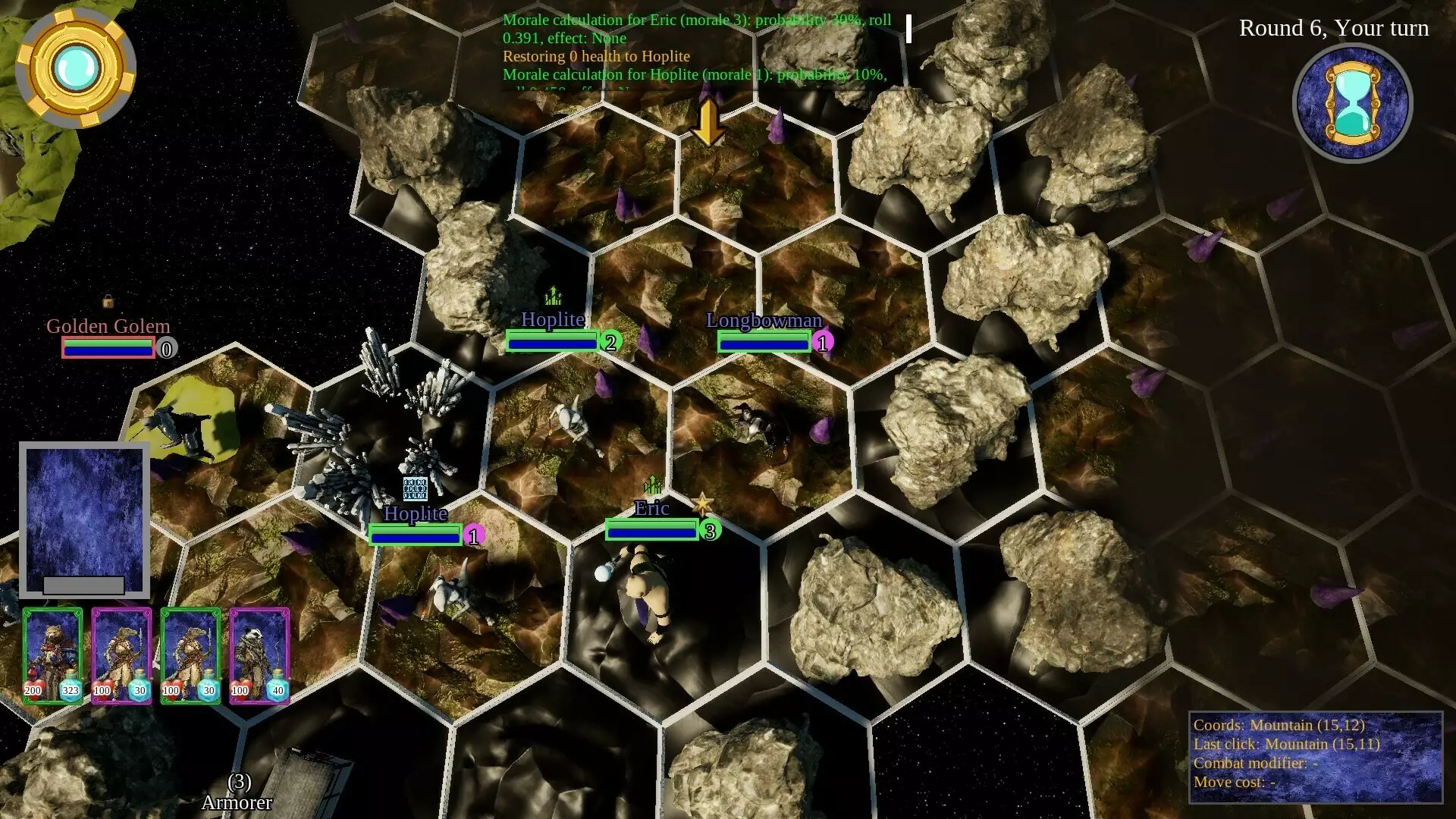Click the blank gray button on the blue card panel

click(83, 585)
